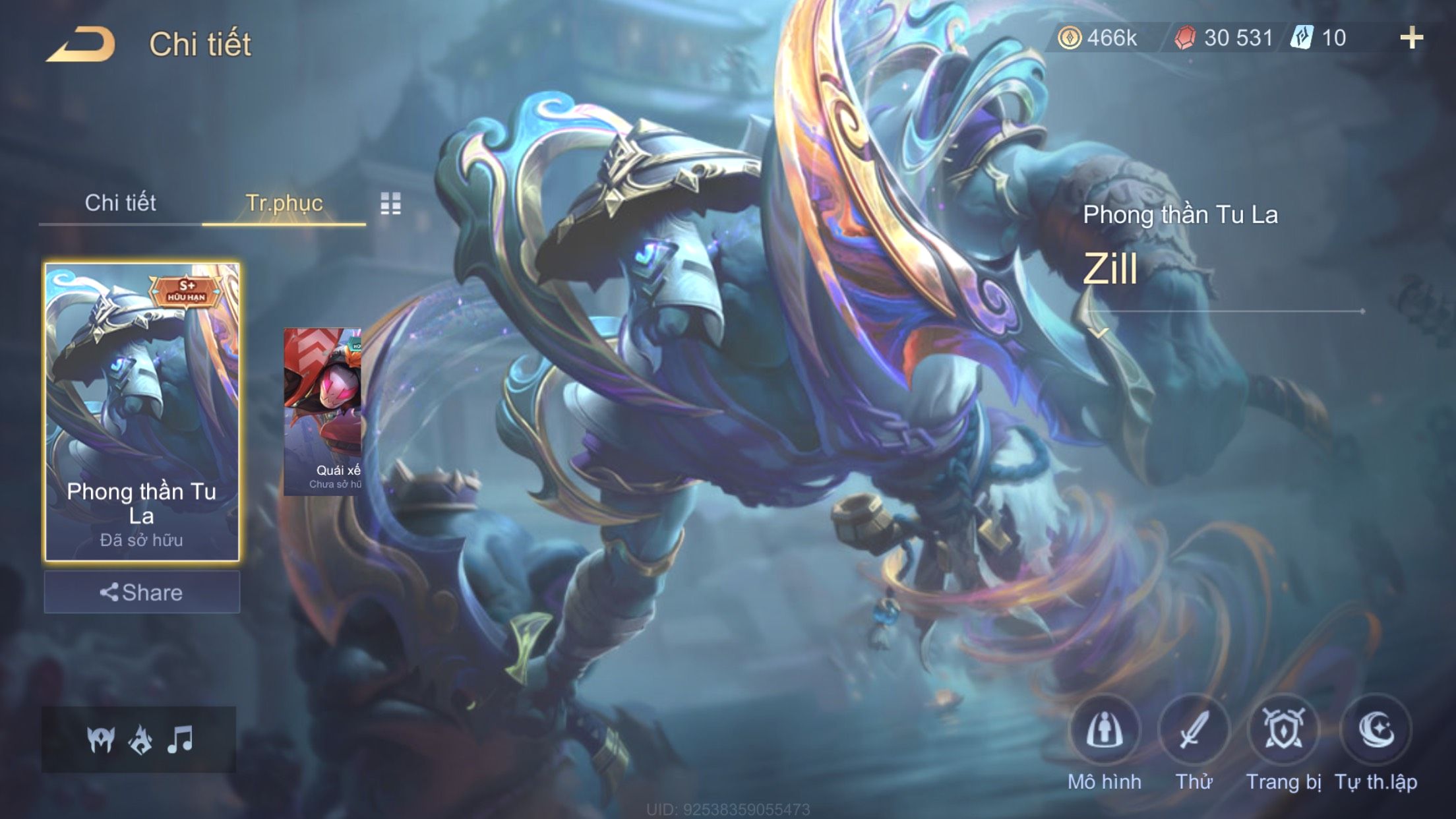Tap the gold coin balance

pos(1098,38)
